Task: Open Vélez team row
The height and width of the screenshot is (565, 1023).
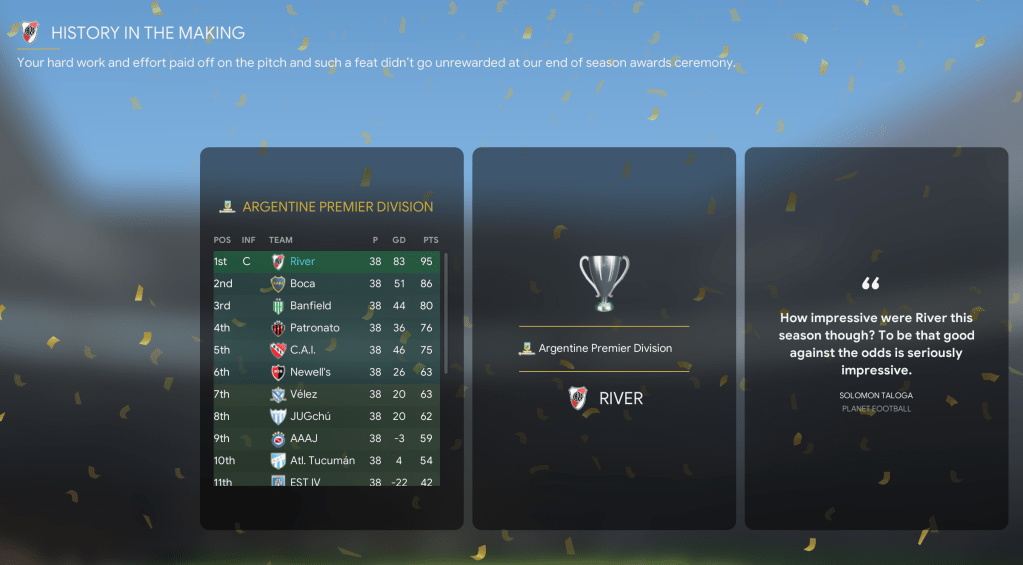Action: (304, 394)
